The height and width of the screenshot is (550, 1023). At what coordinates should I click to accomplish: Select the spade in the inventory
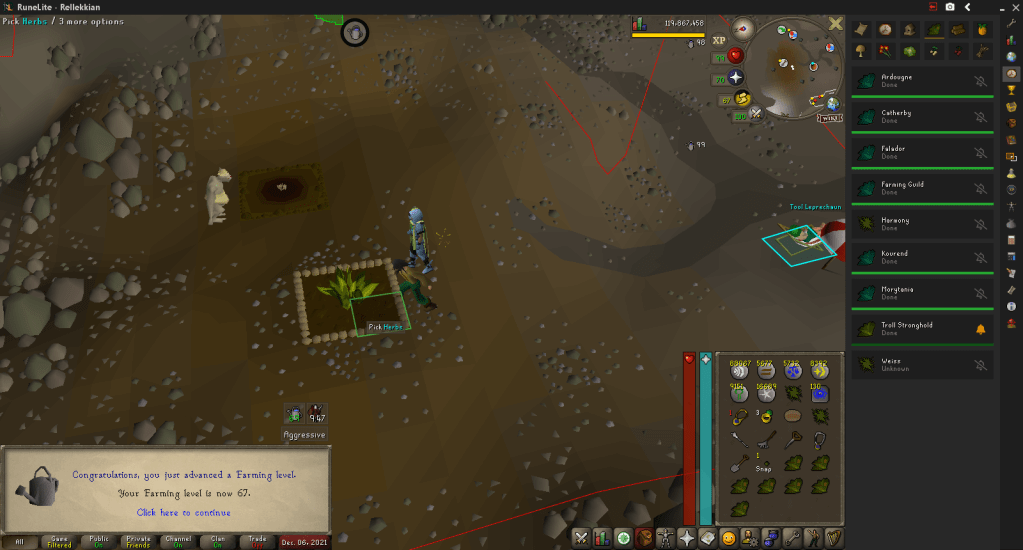click(x=741, y=464)
